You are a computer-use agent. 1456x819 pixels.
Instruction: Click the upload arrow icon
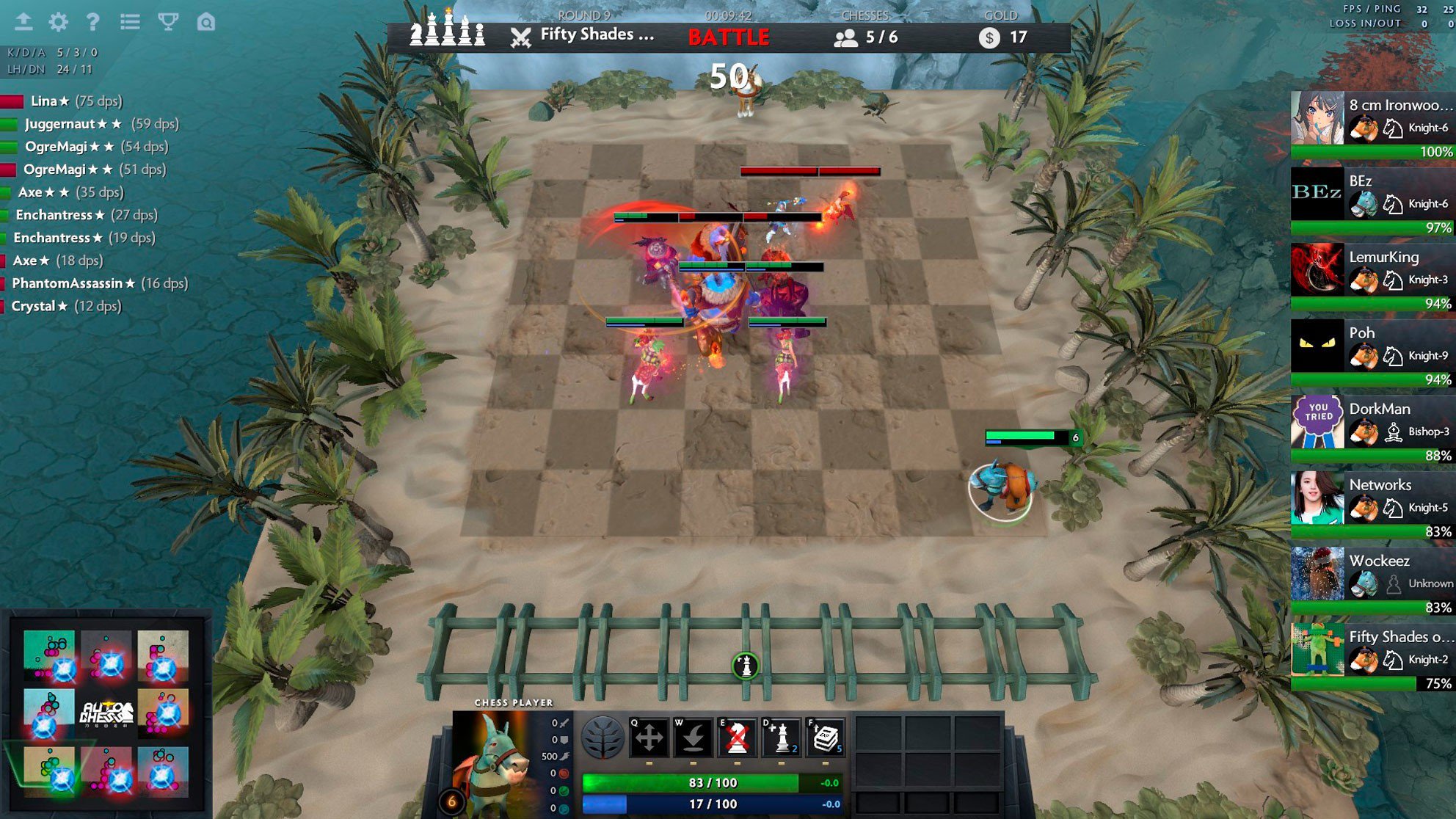tap(23, 22)
